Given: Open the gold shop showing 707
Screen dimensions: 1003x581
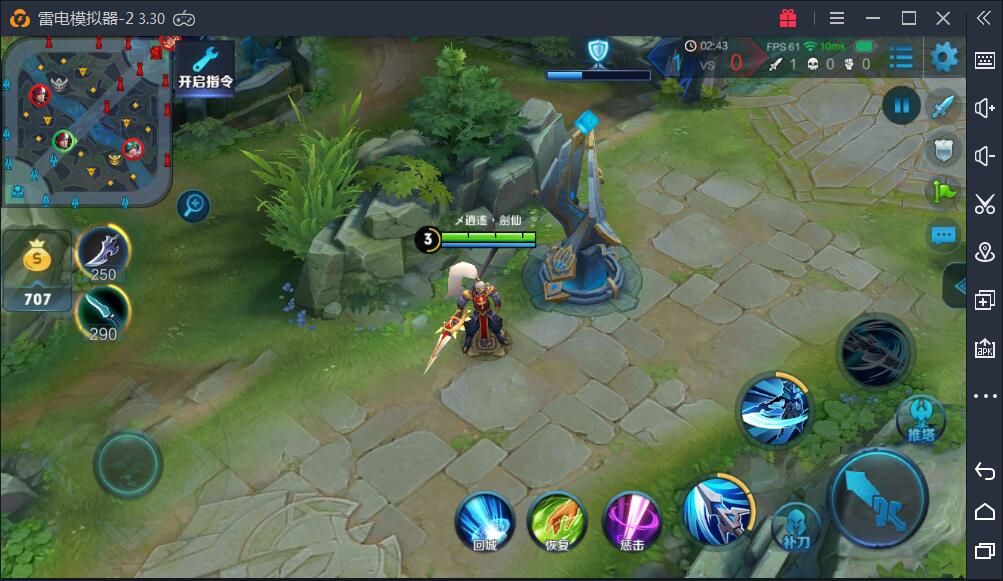Looking at the screenshot, I should (37, 270).
